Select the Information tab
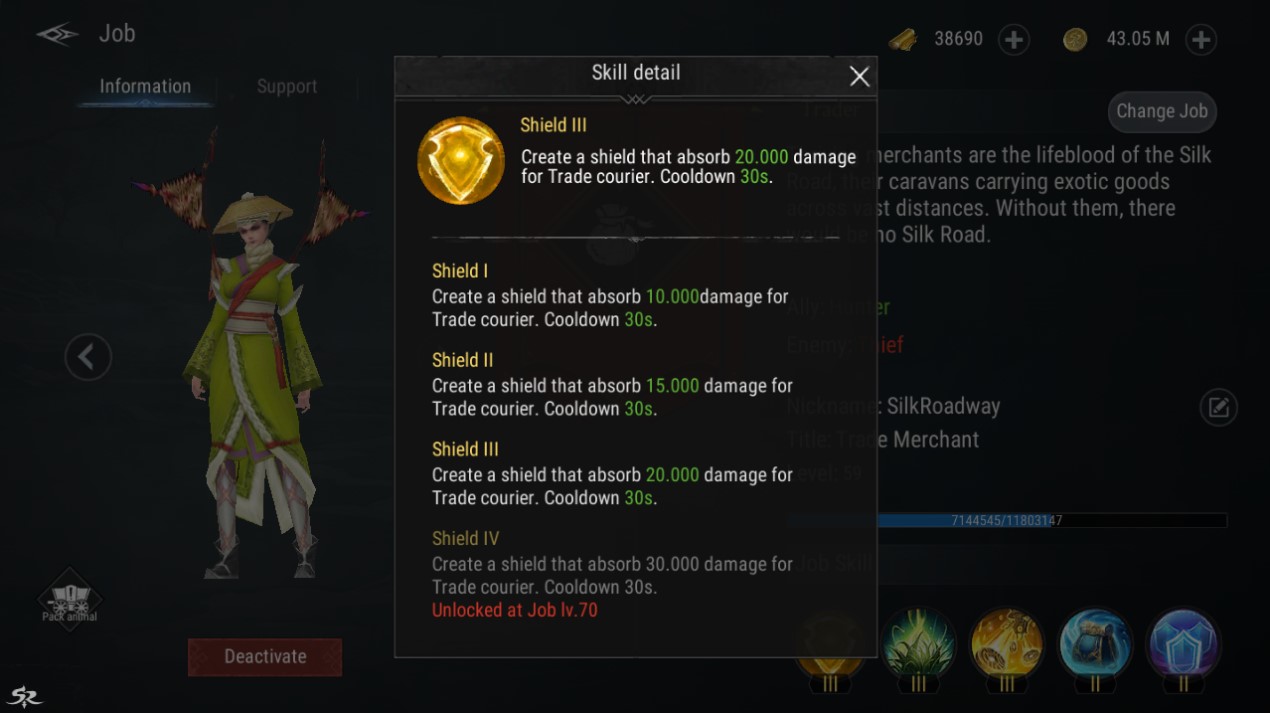The height and width of the screenshot is (713, 1270). click(145, 87)
